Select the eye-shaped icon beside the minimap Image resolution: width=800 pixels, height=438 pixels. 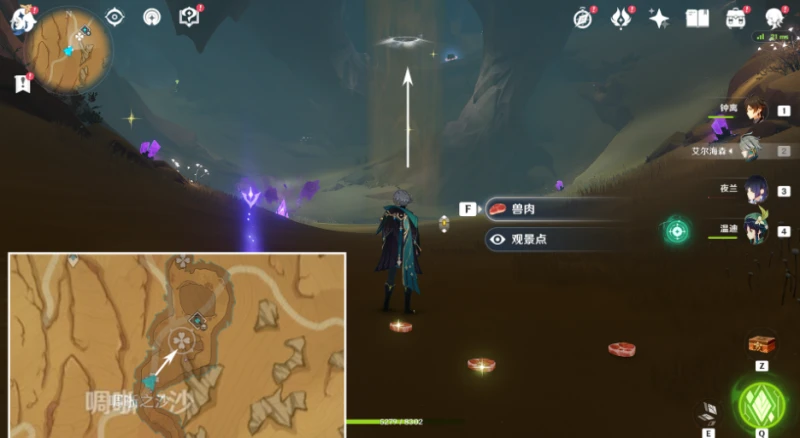pyautogui.click(x=115, y=17)
